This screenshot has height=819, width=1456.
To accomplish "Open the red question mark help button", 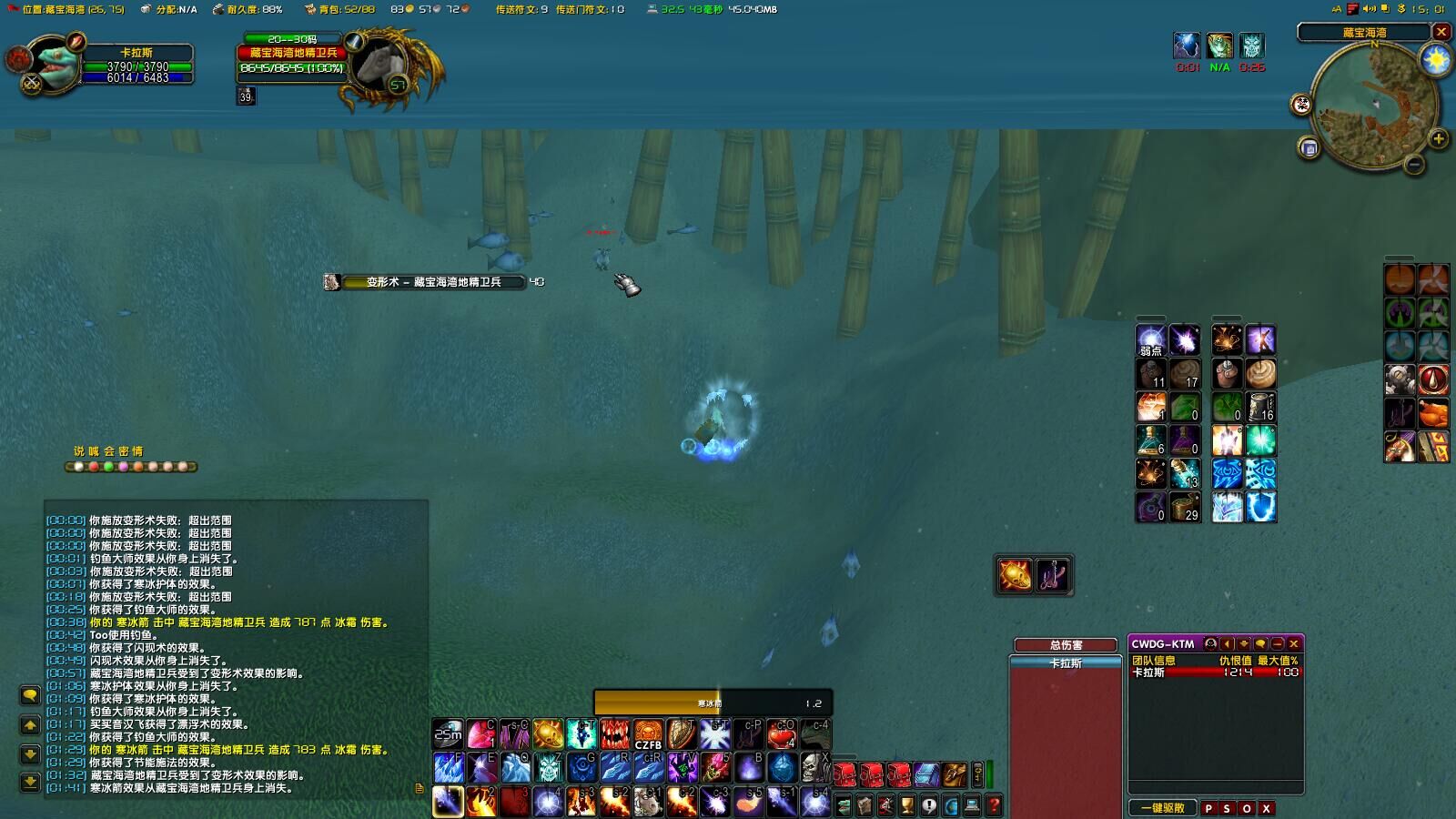I will click(x=994, y=805).
